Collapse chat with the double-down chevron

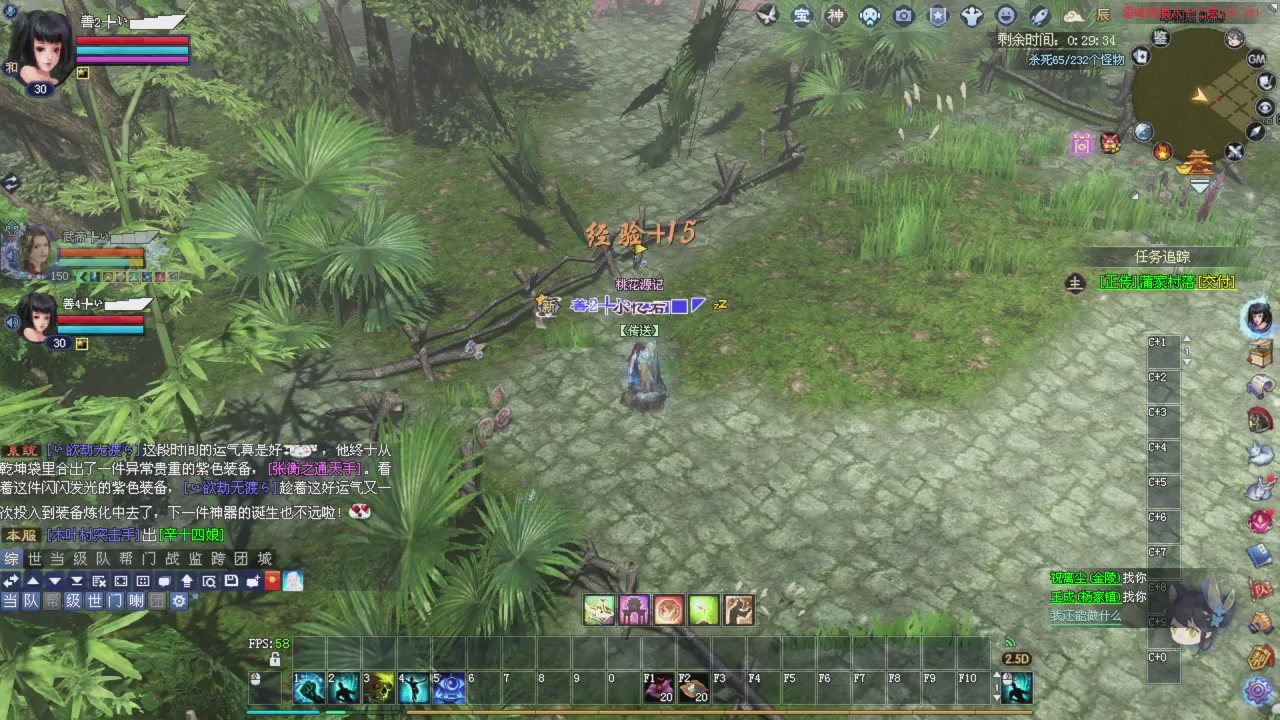[76, 581]
